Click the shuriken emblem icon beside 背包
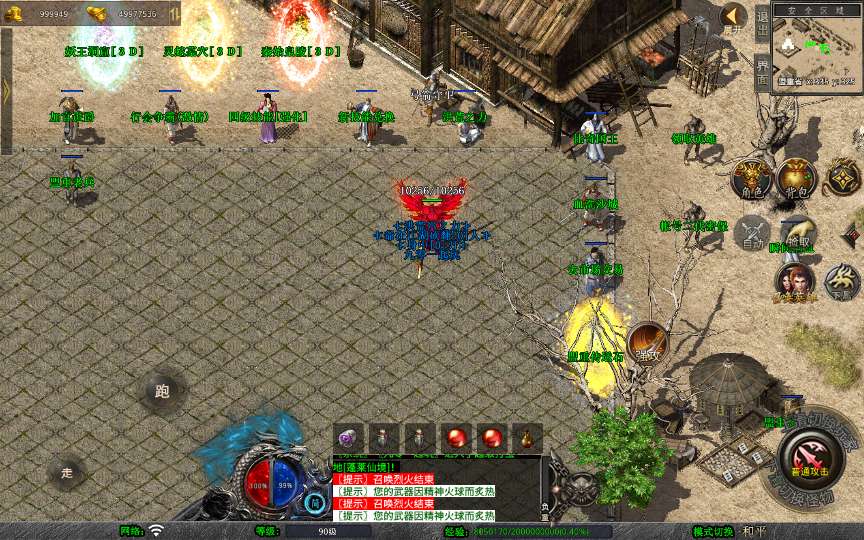This screenshot has width=864, height=540. coord(841,178)
